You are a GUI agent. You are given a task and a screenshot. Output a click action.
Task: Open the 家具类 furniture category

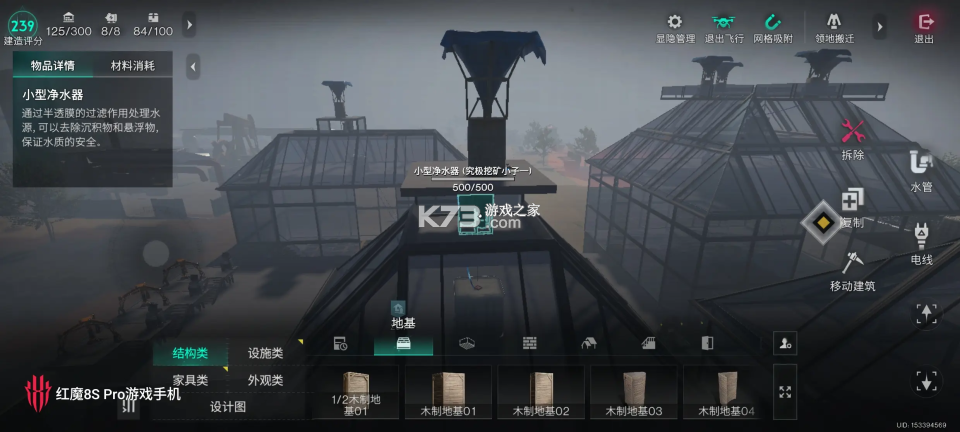(190, 380)
